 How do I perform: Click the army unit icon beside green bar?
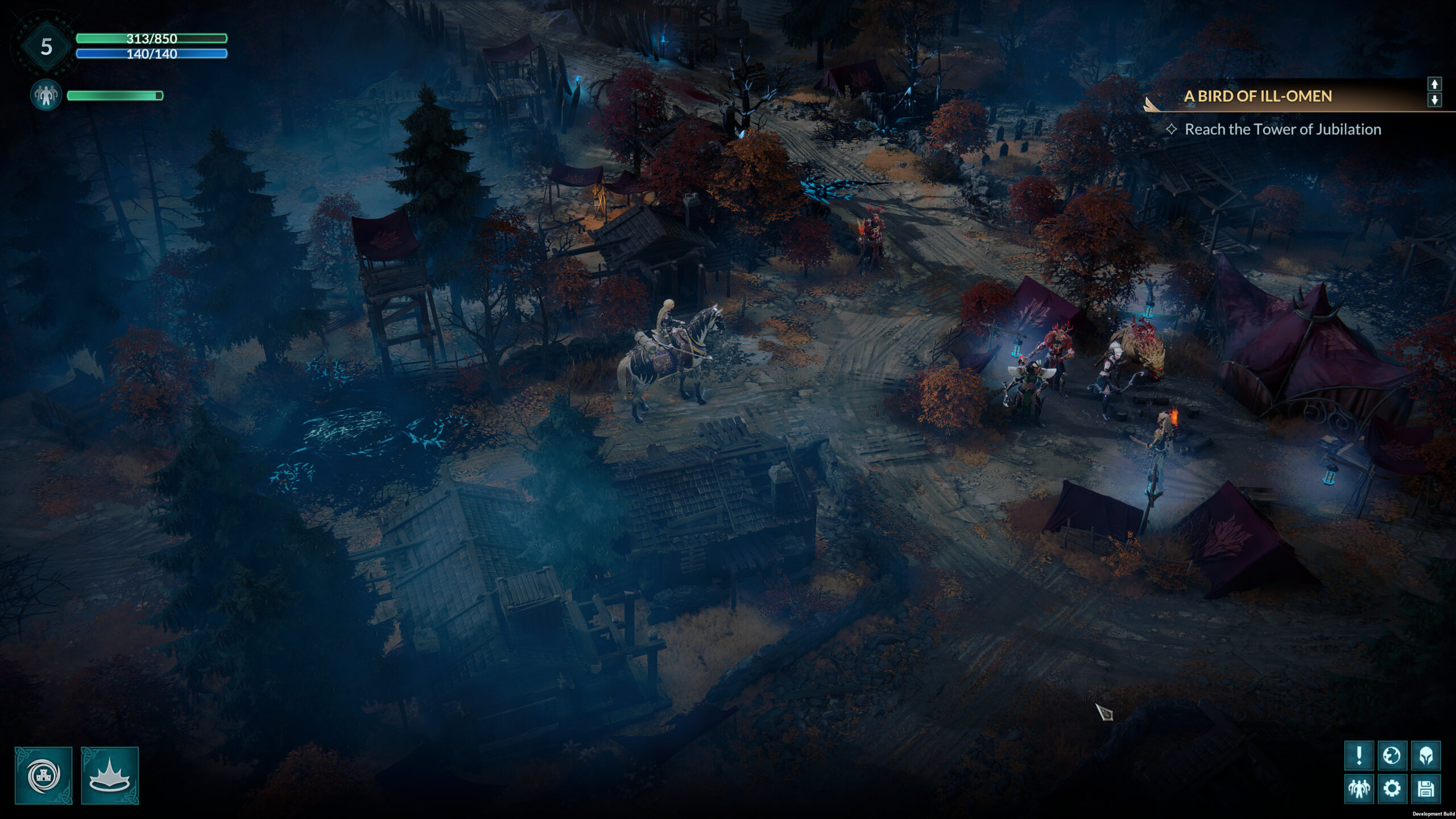45,94
